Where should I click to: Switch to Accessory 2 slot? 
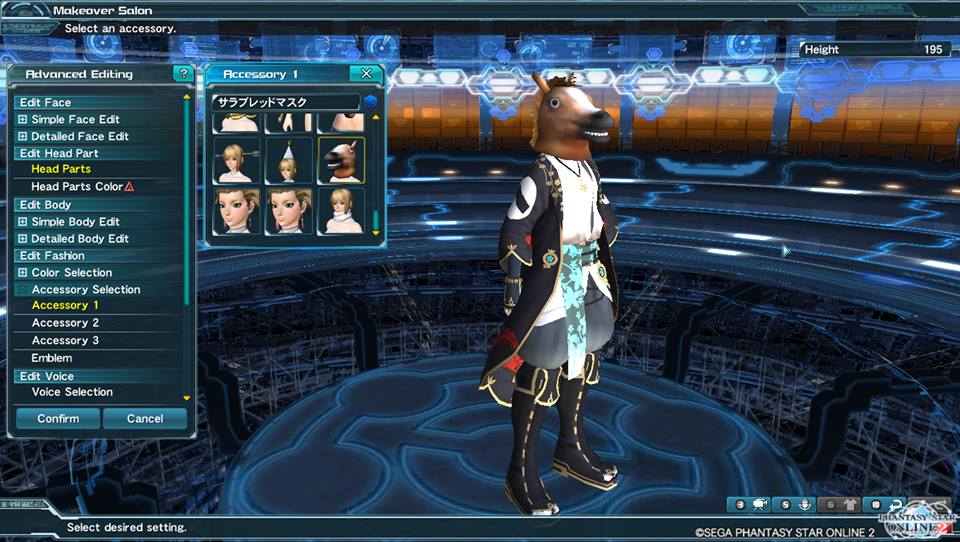pyautogui.click(x=66, y=323)
